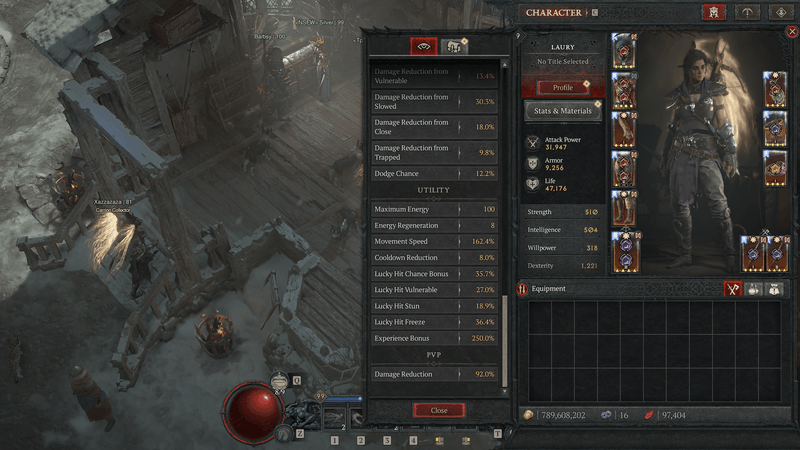This screenshot has height=450, width=800.
Task: Switch to the materials bag tab
Action: [454, 46]
